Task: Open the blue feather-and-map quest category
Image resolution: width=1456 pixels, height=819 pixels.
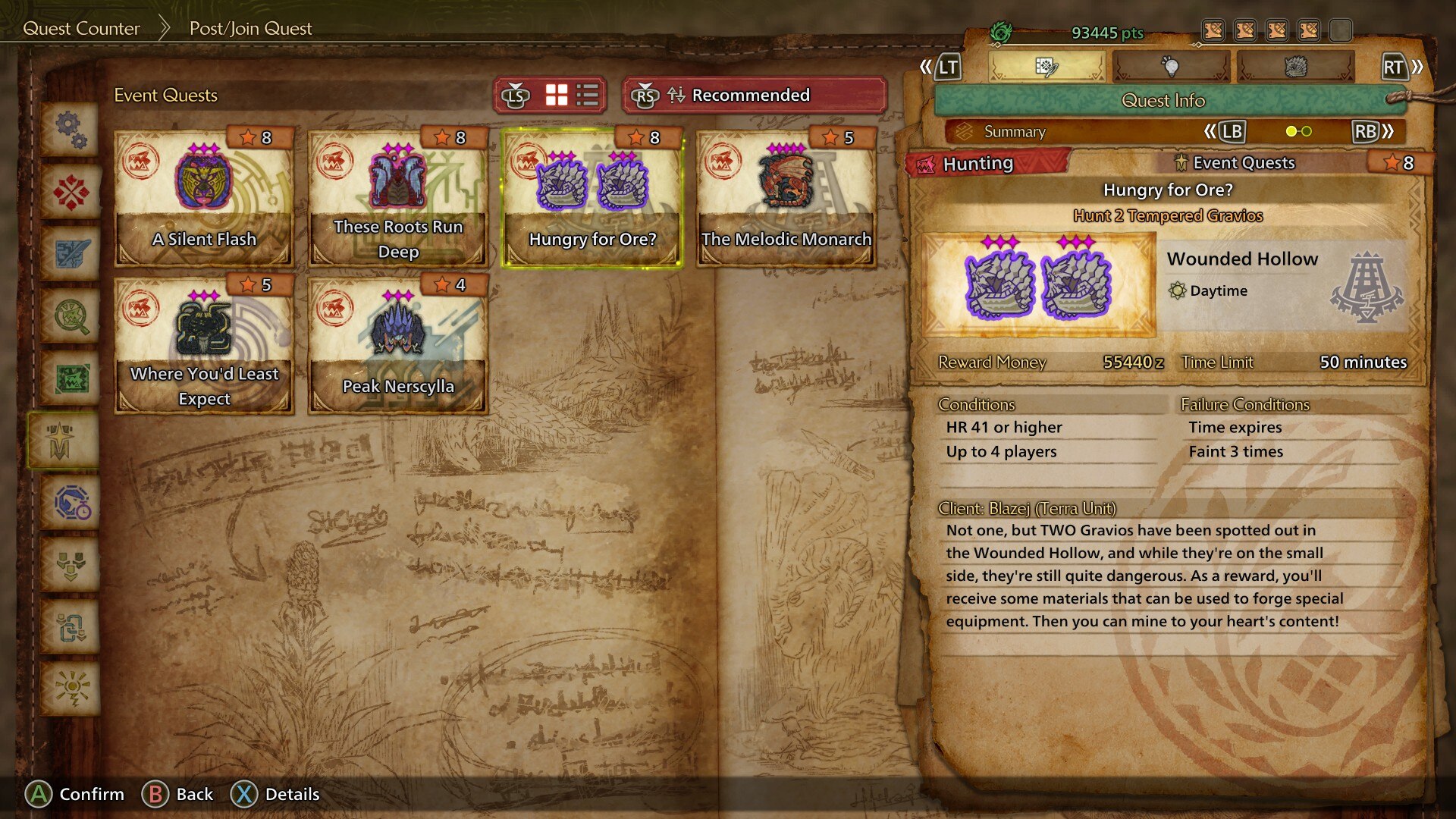Action: click(x=71, y=253)
